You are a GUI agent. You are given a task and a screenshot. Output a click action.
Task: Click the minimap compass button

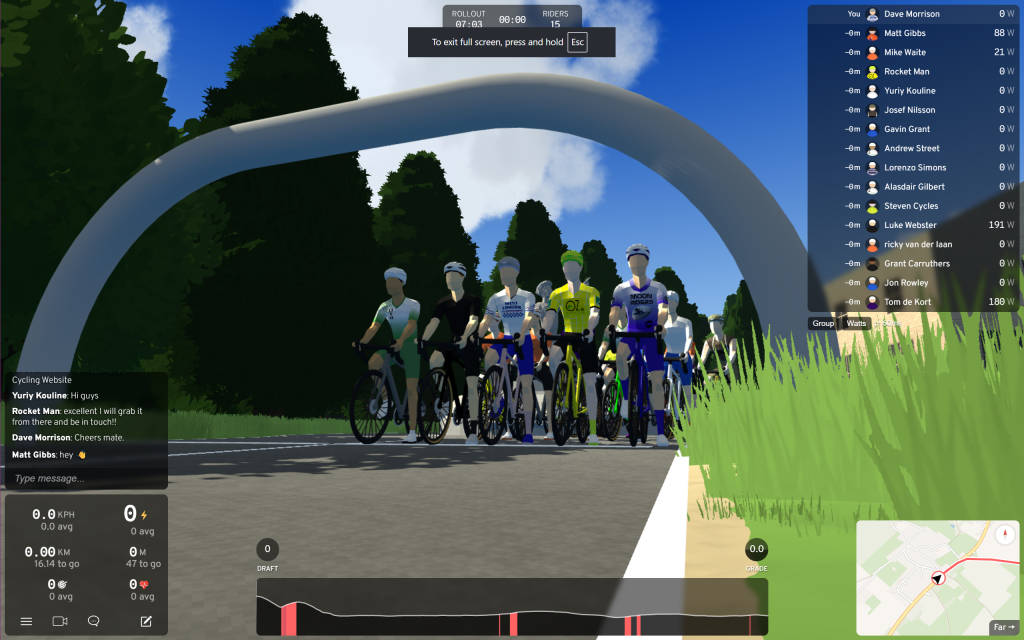coord(1003,534)
